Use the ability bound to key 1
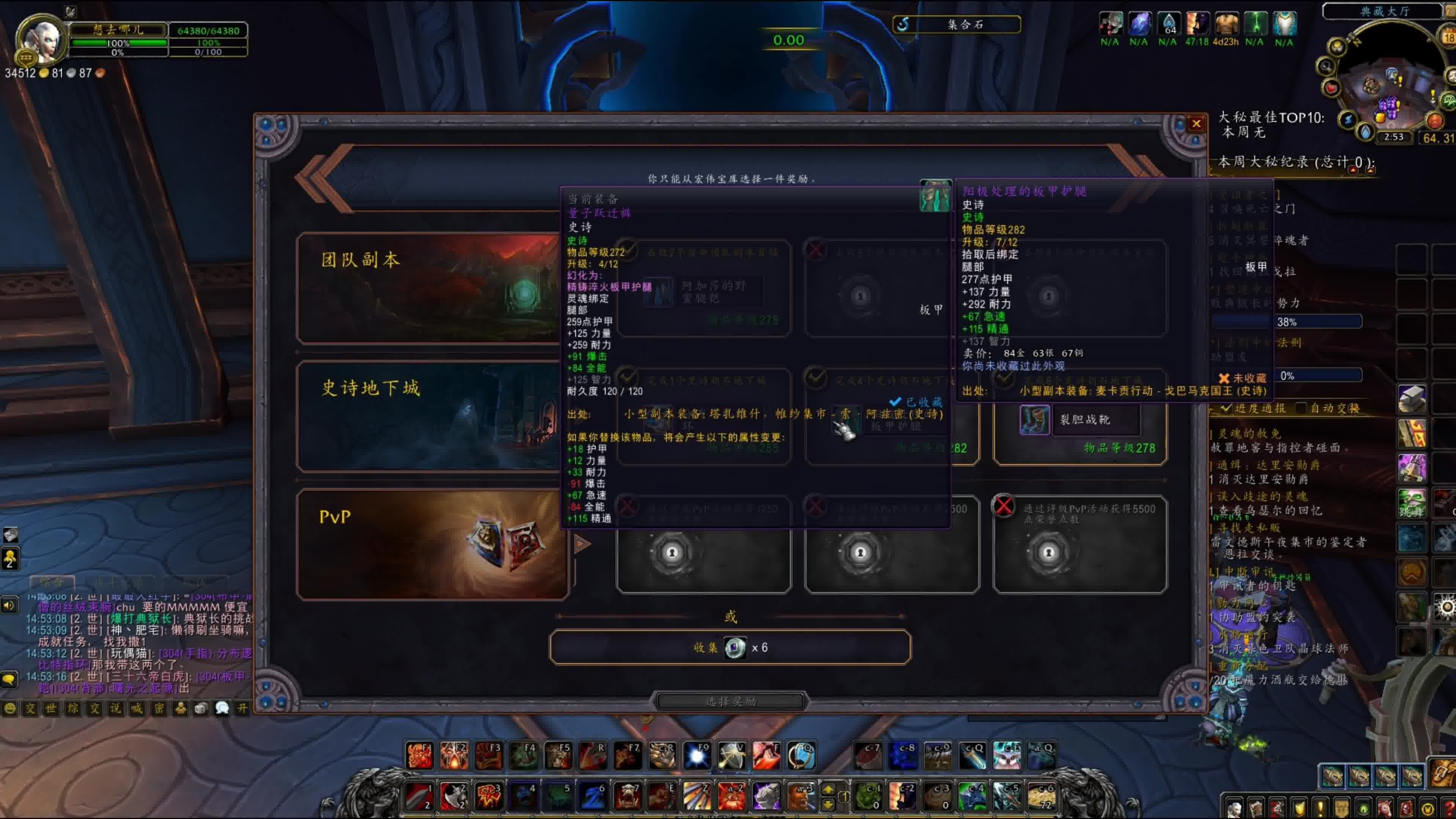Screen dimensions: 1456x819 [419, 796]
